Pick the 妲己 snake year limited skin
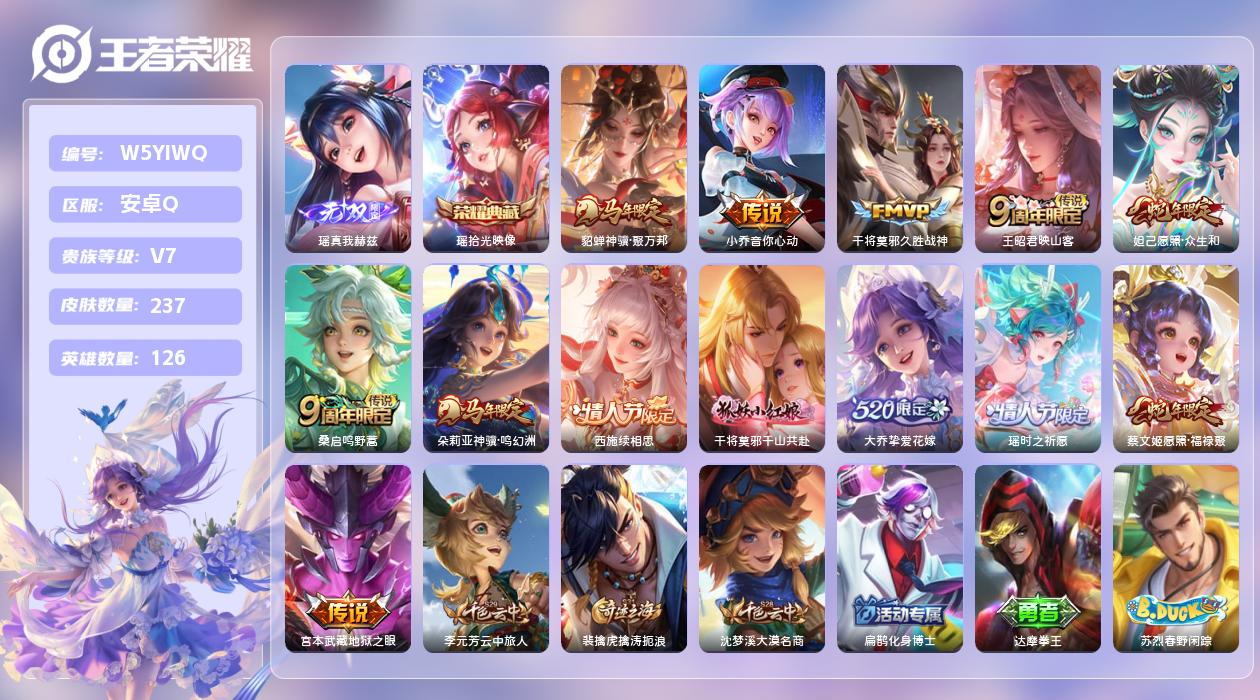Viewport: 1260px width, 700px height. pos(1176,158)
